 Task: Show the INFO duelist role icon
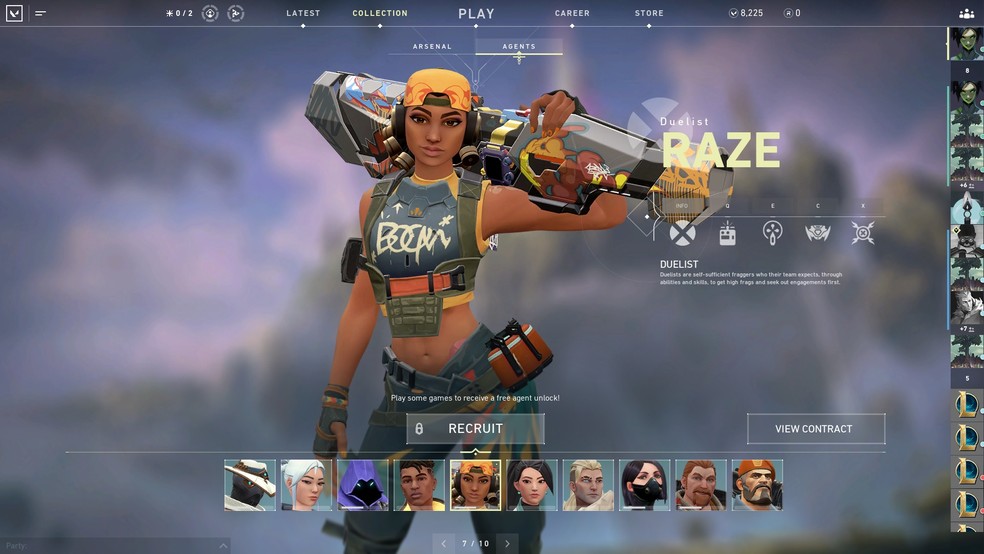click(x=682, y=233)
